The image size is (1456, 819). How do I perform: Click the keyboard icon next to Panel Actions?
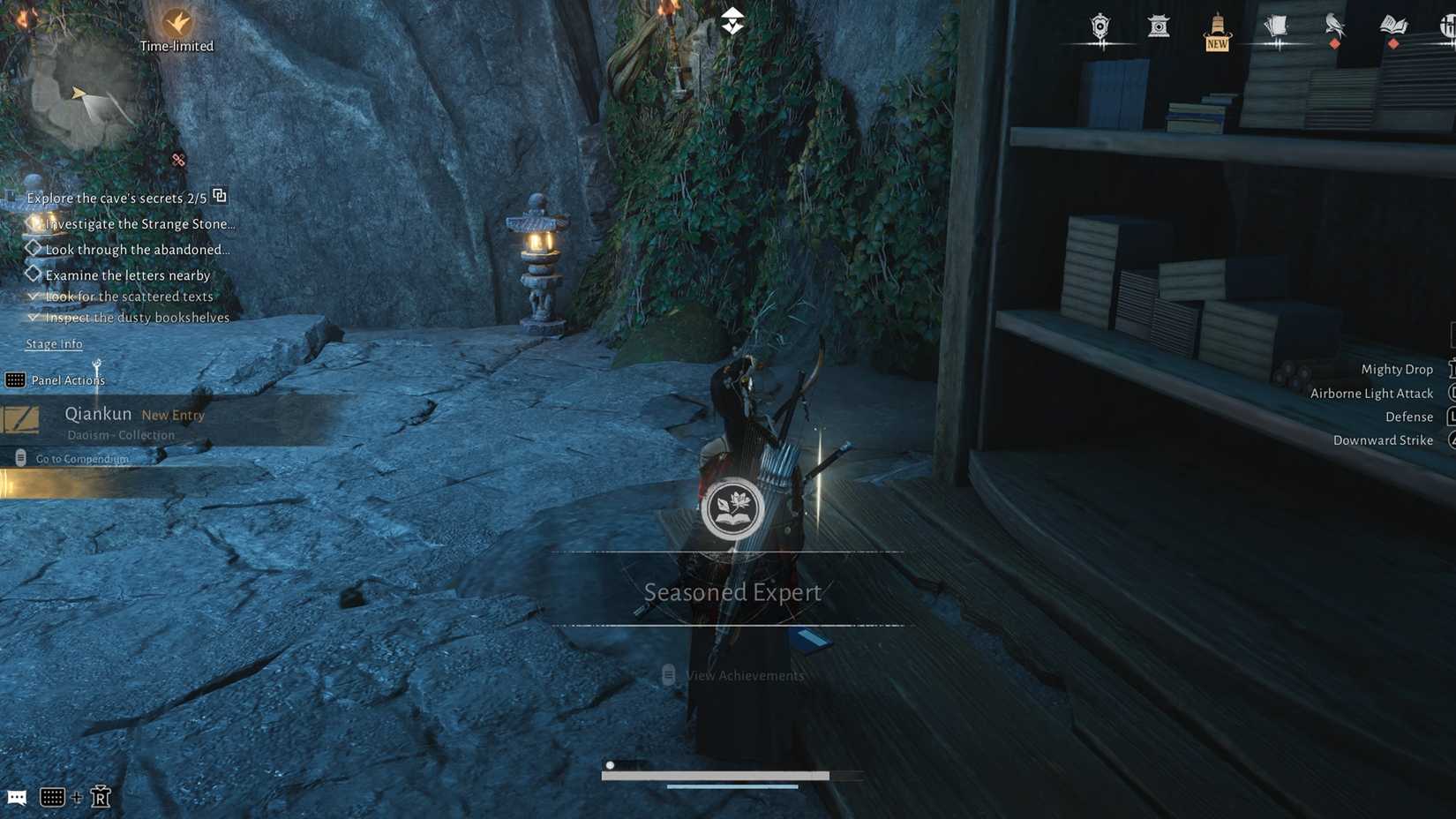[15, 379]
